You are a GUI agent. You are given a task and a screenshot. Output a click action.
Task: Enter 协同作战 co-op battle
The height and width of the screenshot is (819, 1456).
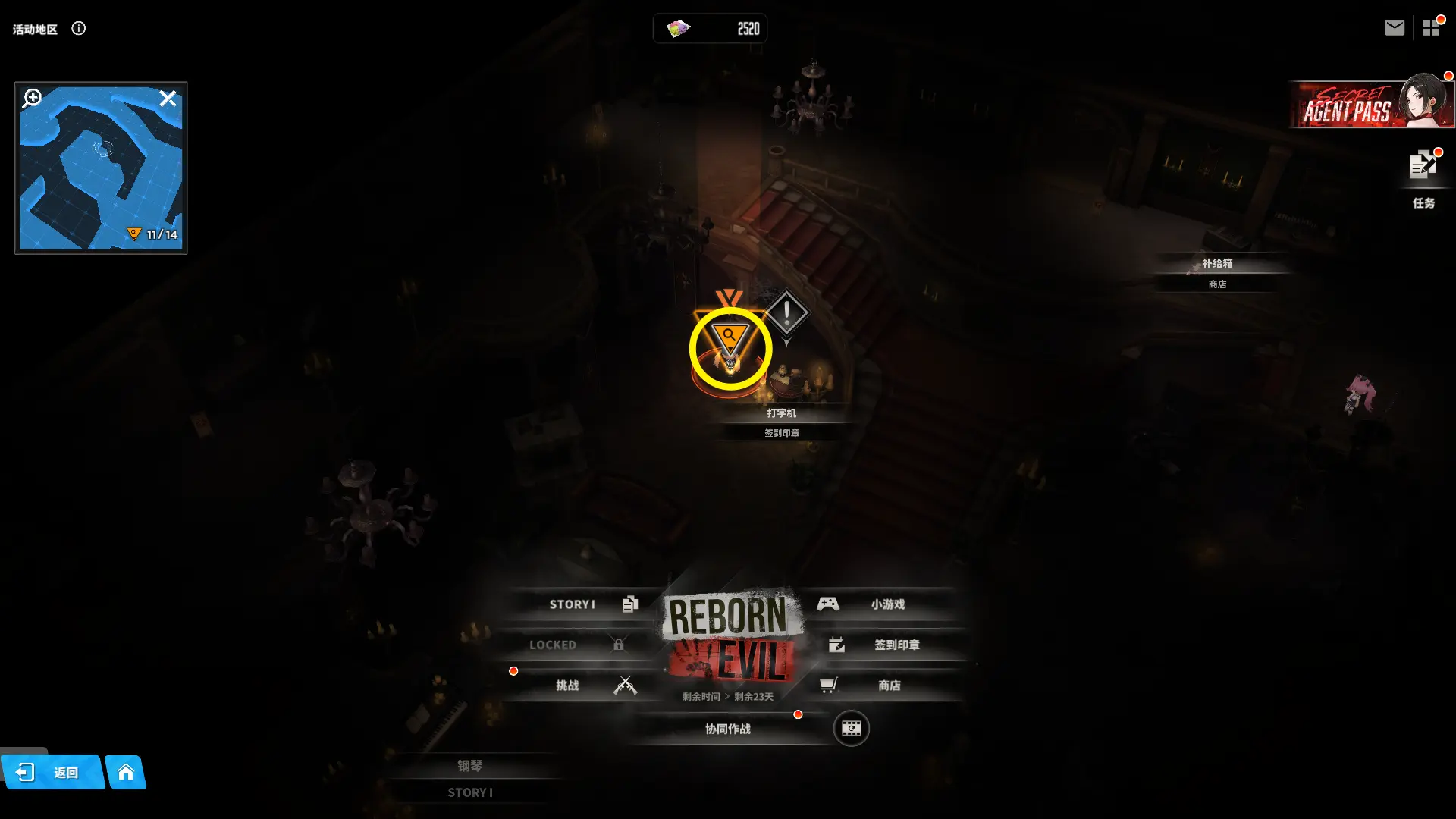pos(728,729)
